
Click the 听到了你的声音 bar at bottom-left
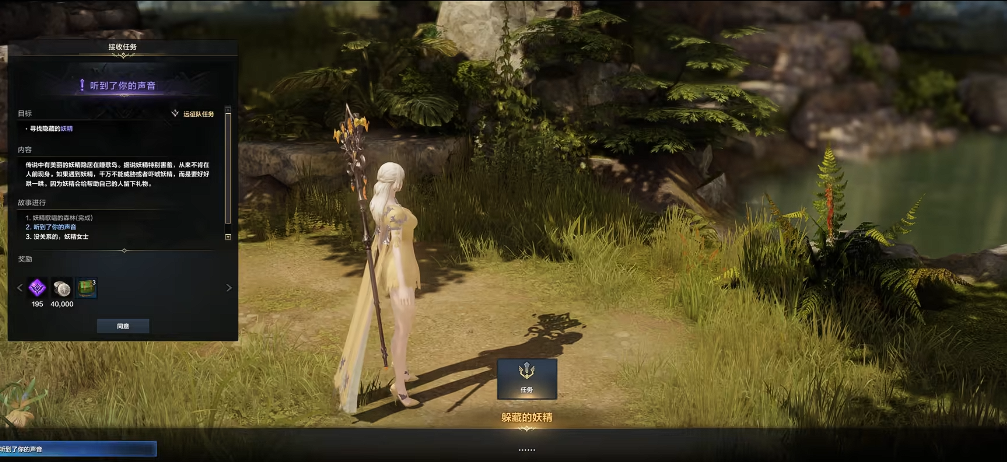(x=78, y=450)
